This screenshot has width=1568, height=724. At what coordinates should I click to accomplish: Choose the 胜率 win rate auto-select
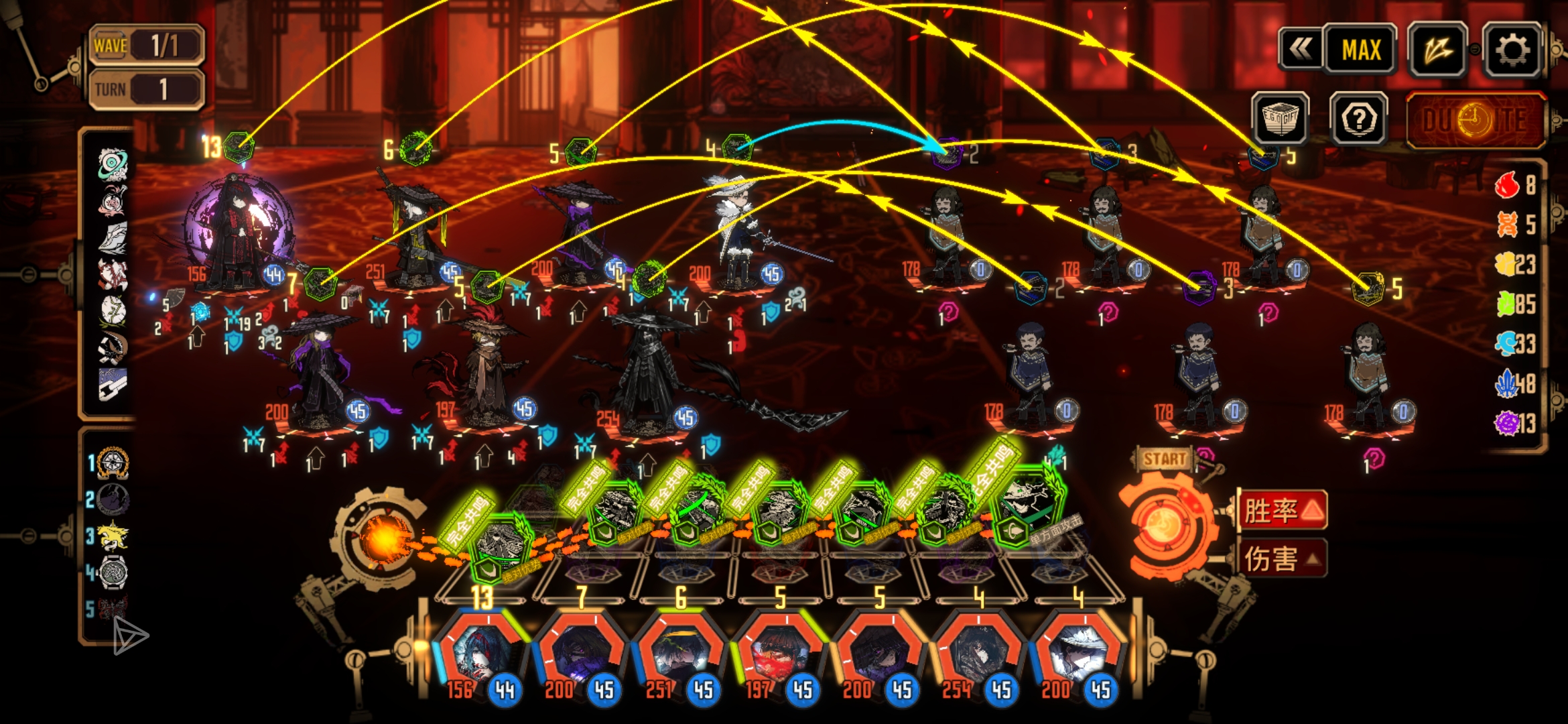1282,510
